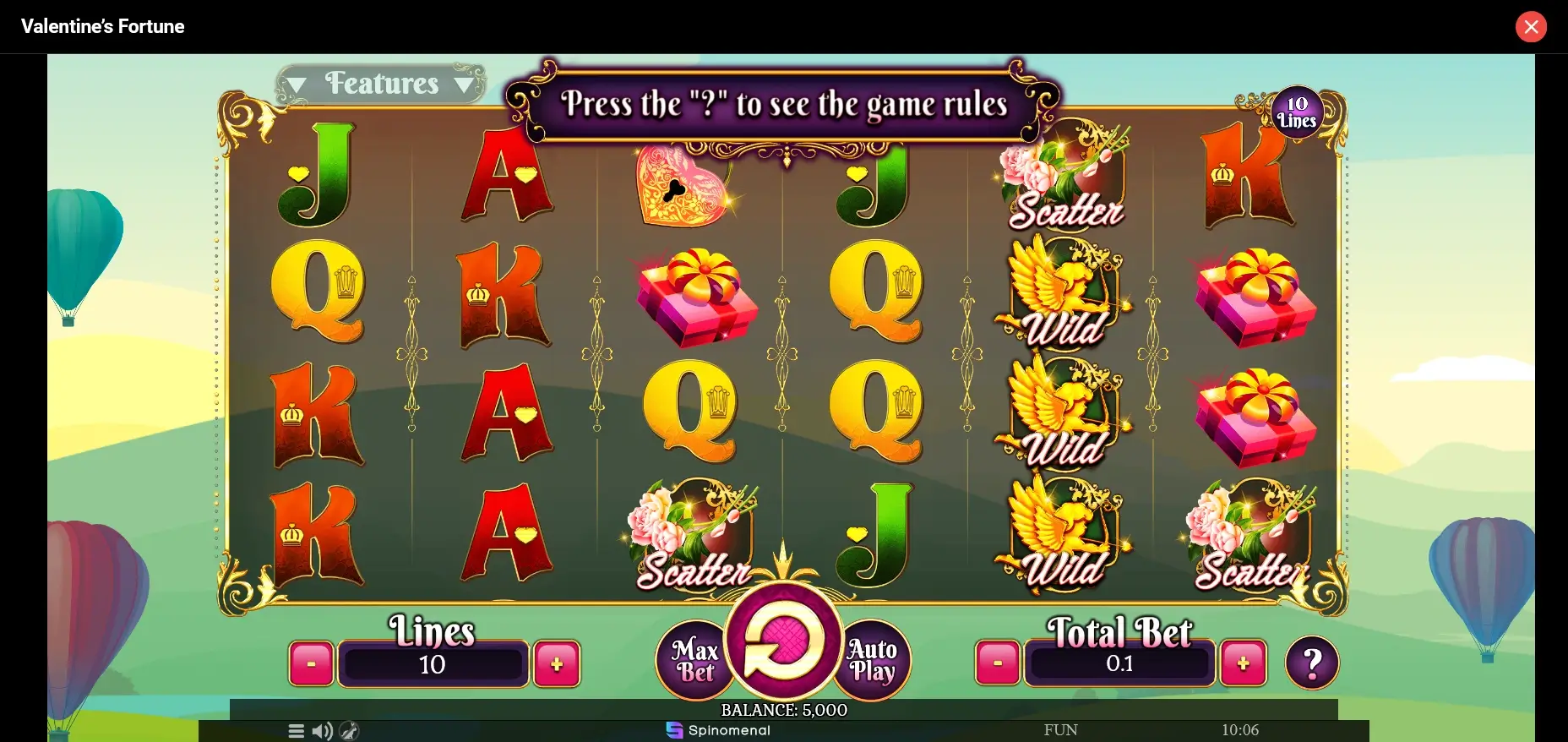Expand Features using the left arrow

(295, 84)
